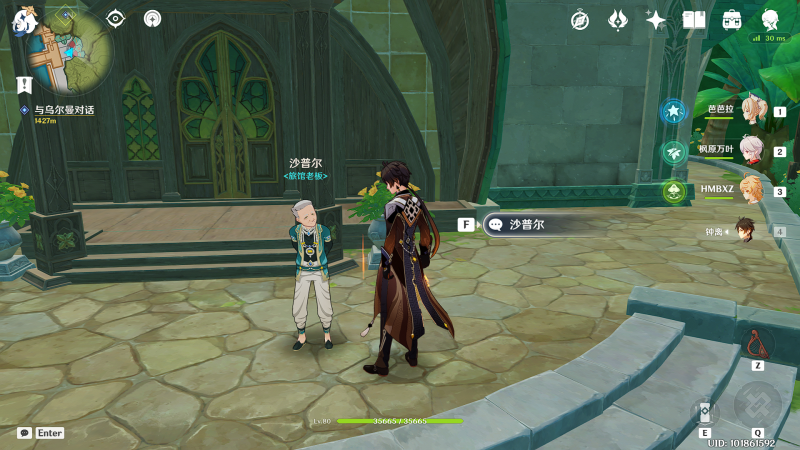The width and height of the screenshot is (800, 450).
Task: Open the compass adventure icon
Action: (x=580, y=19)
